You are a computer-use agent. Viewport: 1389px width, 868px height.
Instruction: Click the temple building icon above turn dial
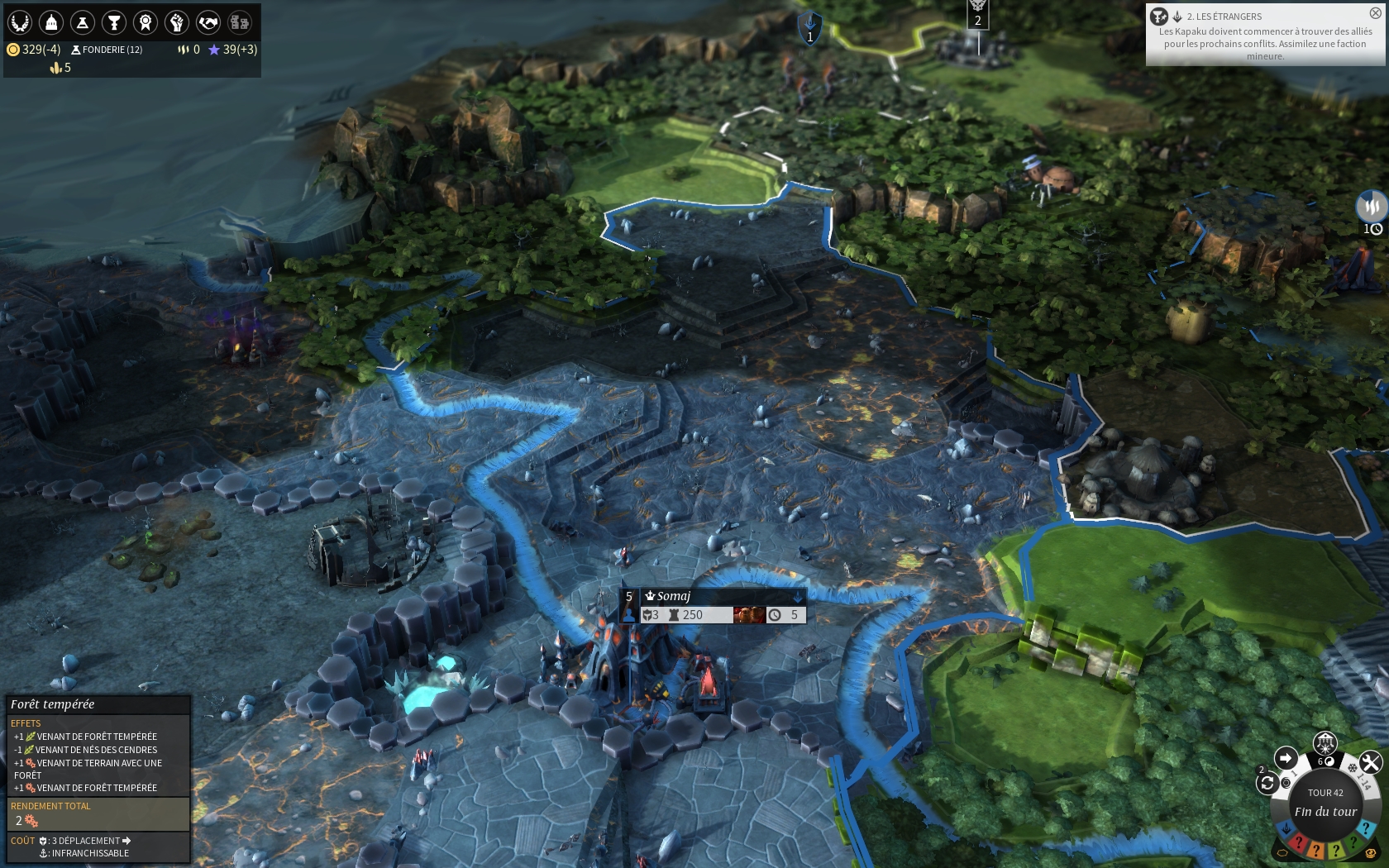(1325, 742)
